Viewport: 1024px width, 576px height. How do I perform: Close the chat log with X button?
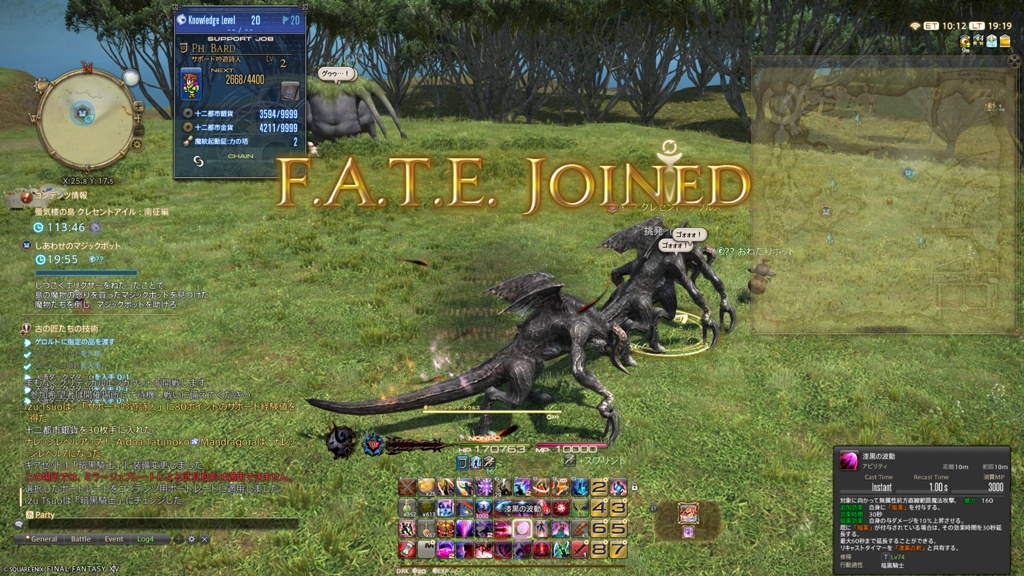coord(205,539)
